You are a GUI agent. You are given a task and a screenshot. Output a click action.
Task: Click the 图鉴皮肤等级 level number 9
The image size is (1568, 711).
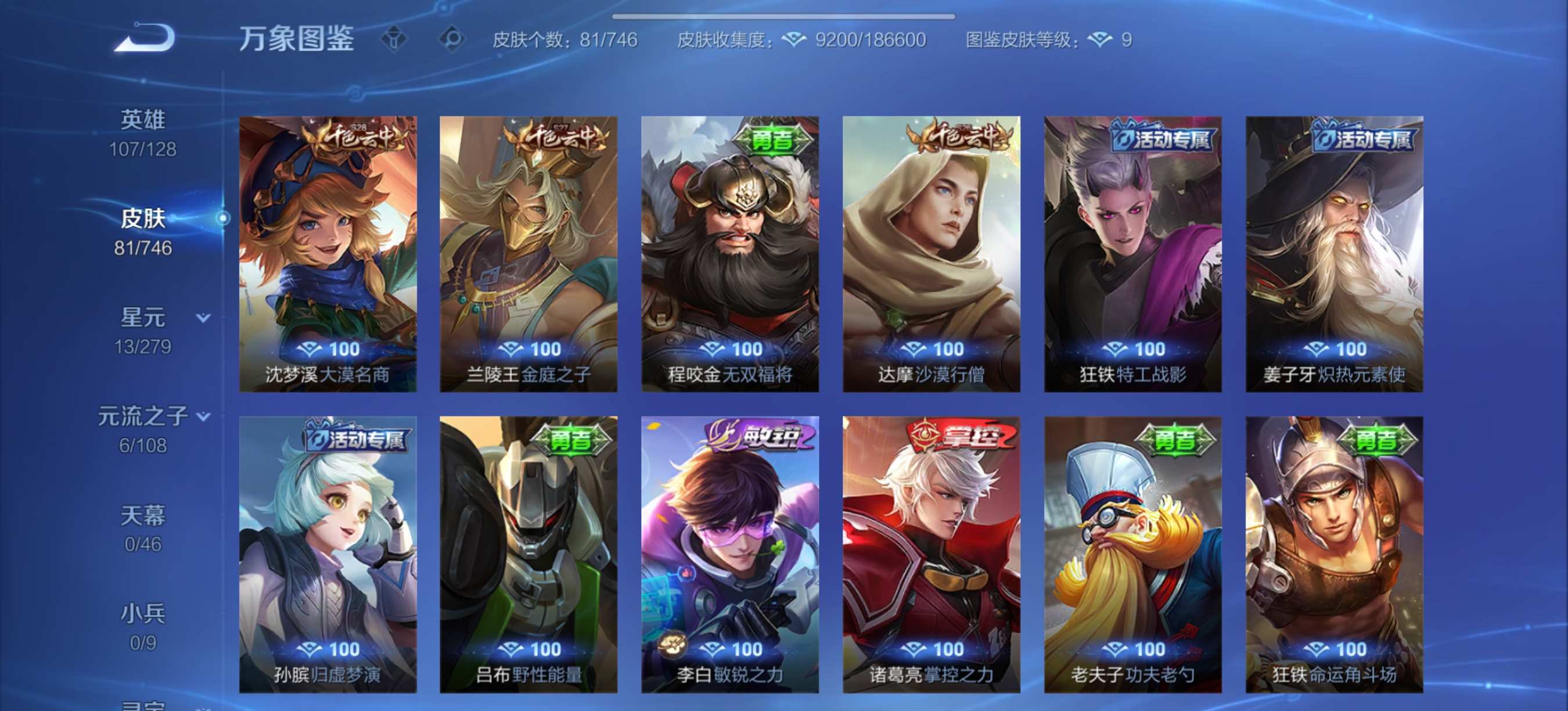1130,40
